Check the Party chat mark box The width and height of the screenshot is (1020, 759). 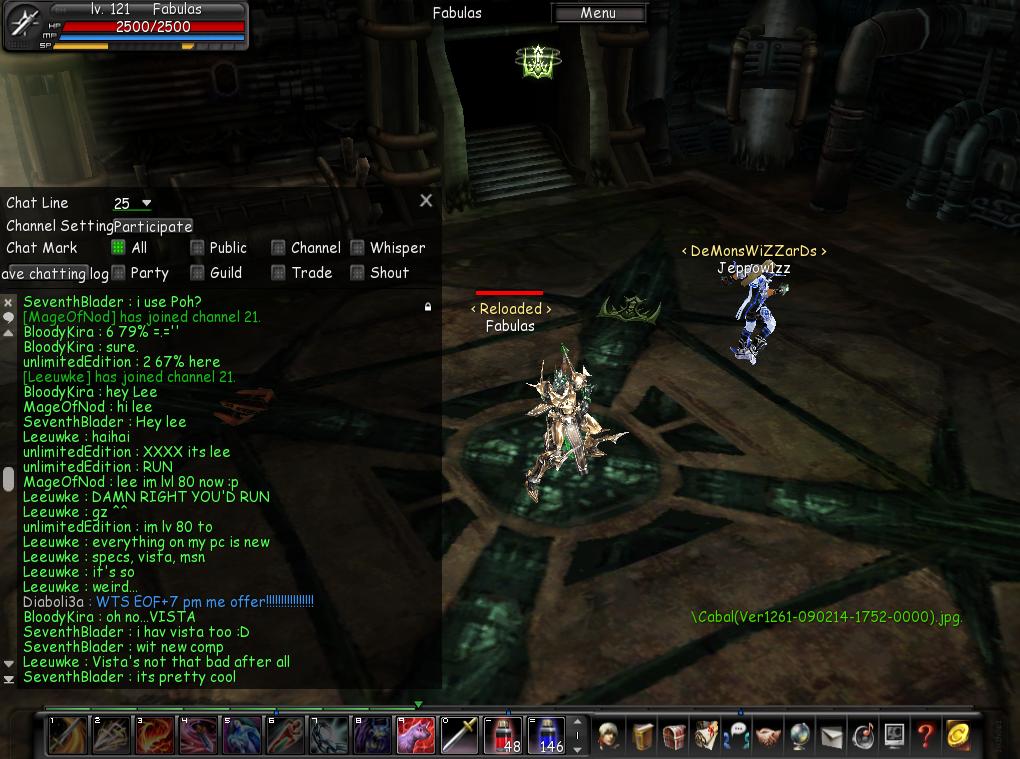[118, 273]
